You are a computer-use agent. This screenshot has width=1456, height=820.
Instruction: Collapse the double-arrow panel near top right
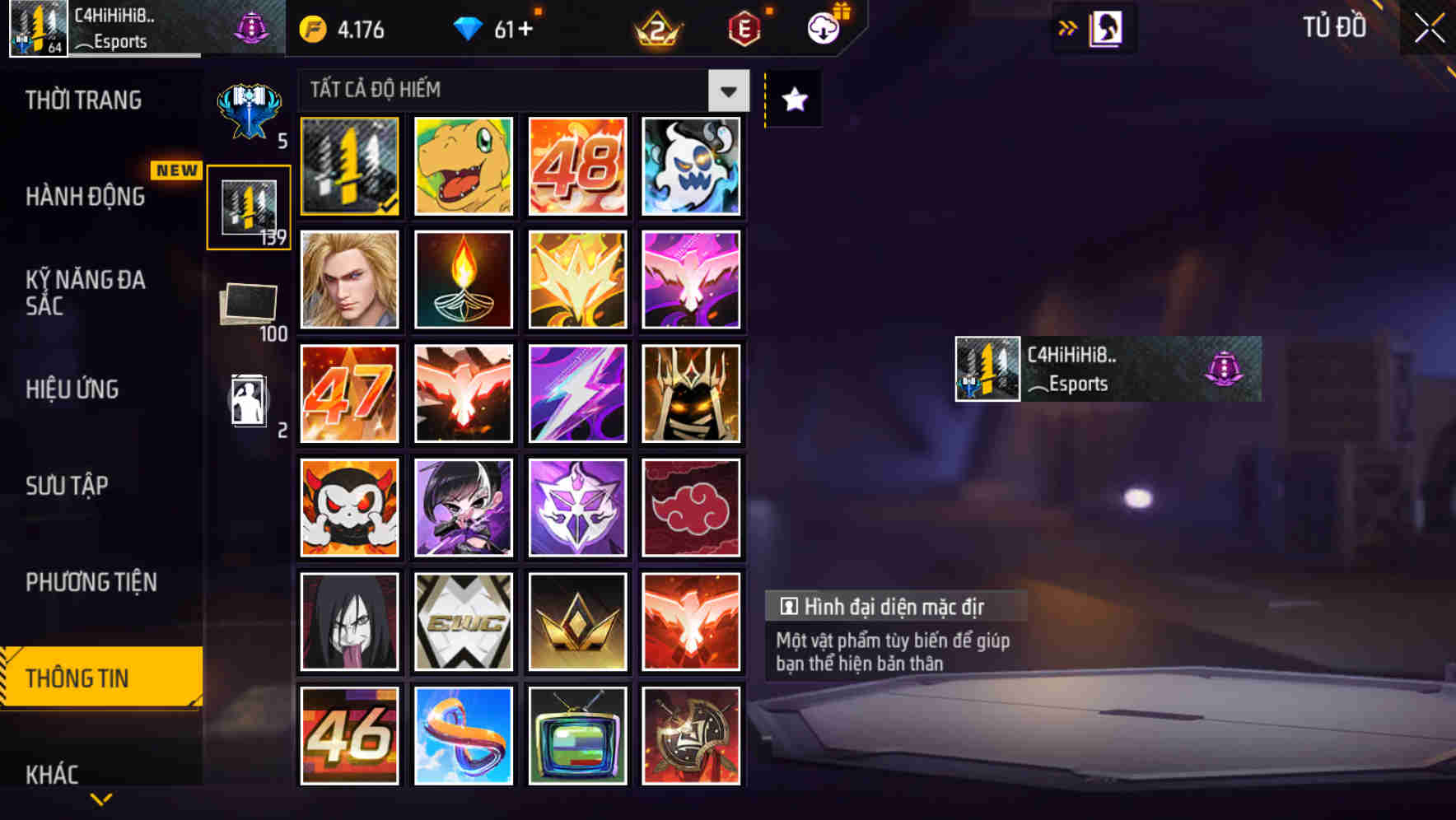1068,27
